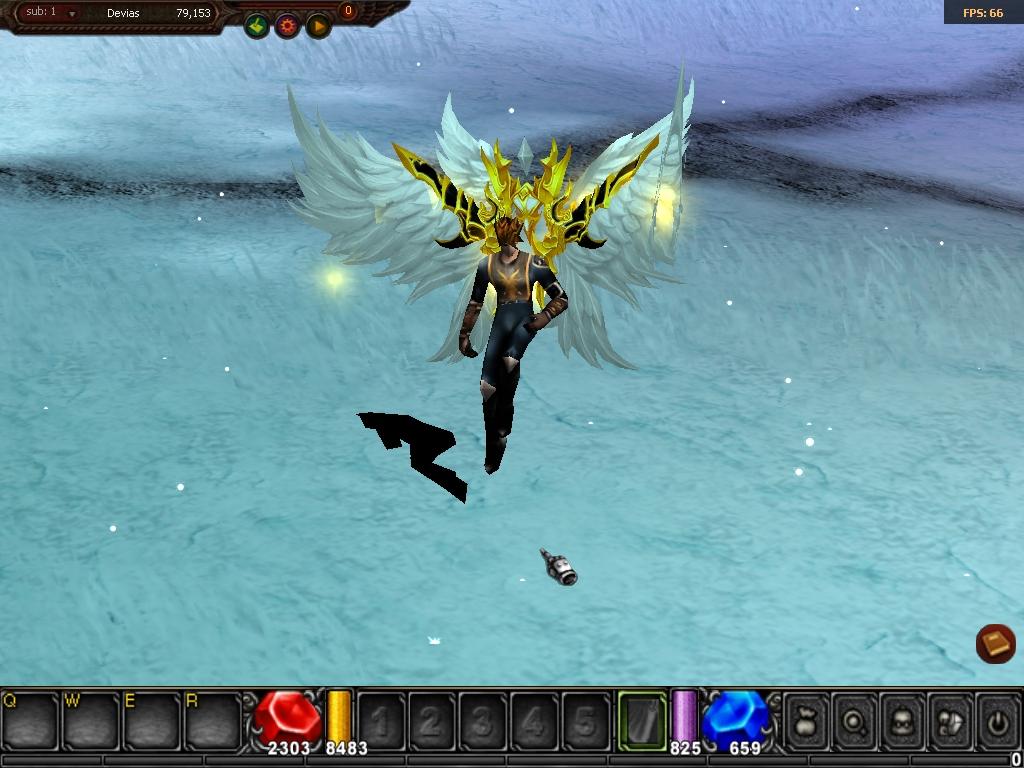This screenshot has width=1024, height=768.
Task: Click the orange play arrow button
Action: [318, 26]
